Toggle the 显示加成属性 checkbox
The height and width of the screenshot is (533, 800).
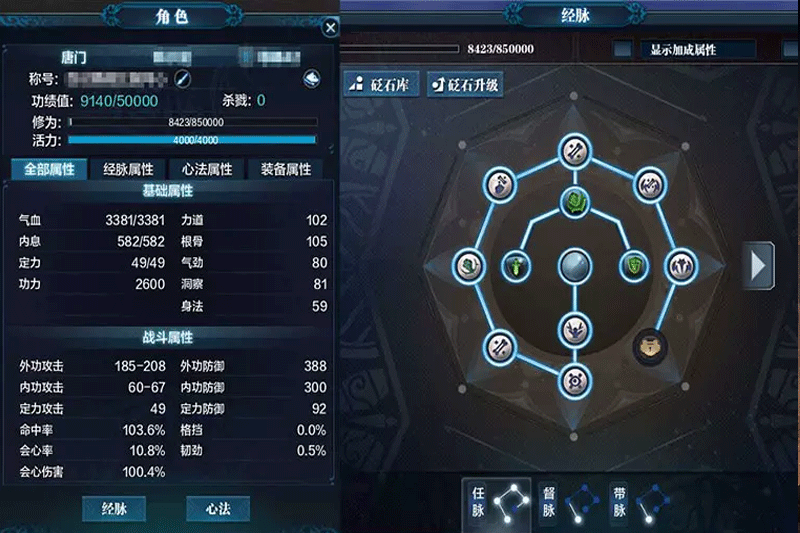coord(623,49)
